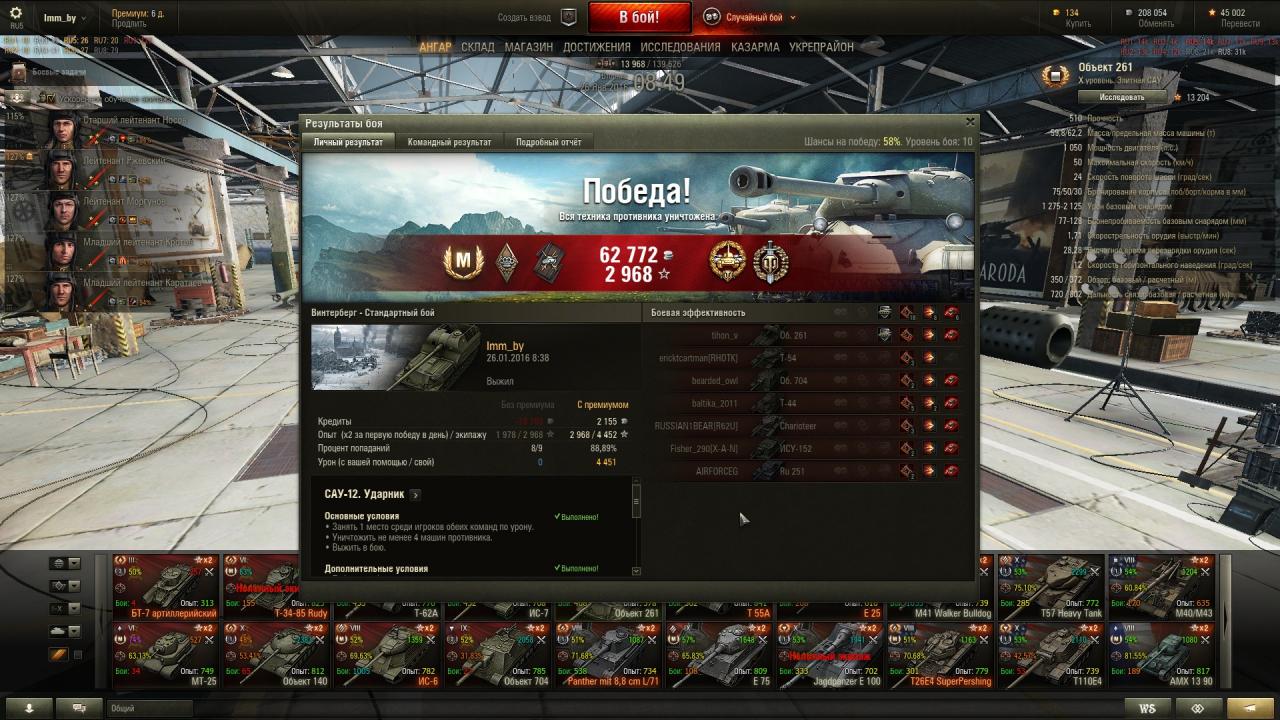Close the battle results window

pos(969,122)
